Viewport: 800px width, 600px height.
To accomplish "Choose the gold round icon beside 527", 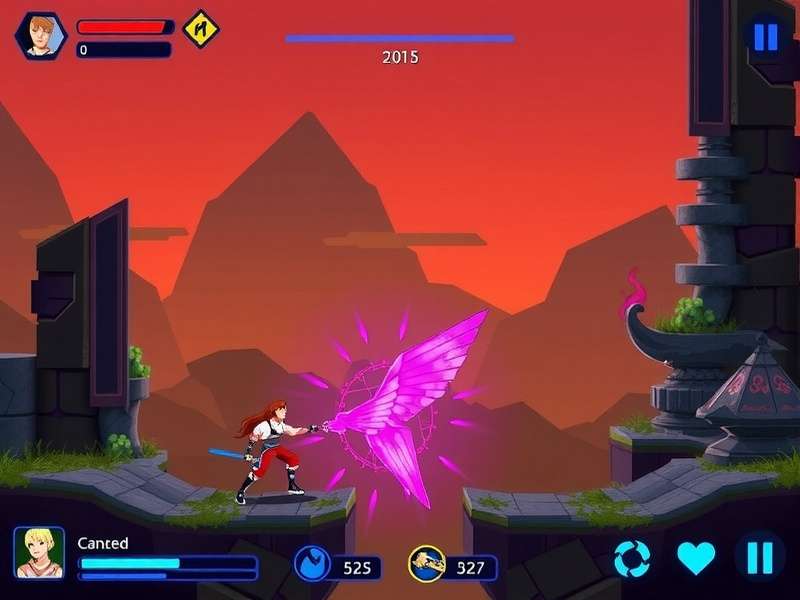I will point(425,565).
